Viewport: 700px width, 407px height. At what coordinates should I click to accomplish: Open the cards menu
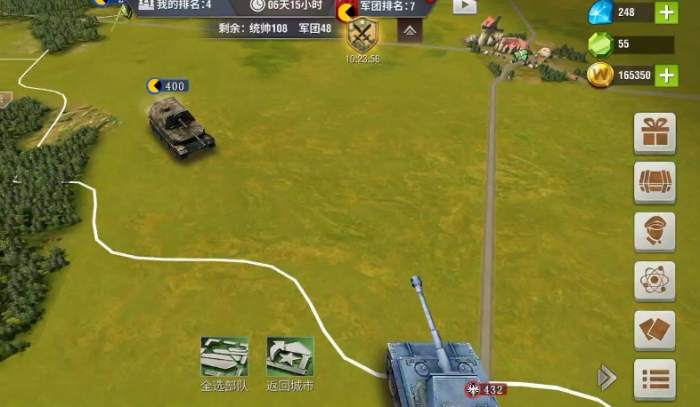pyautogui.click(x=655, y=330)
